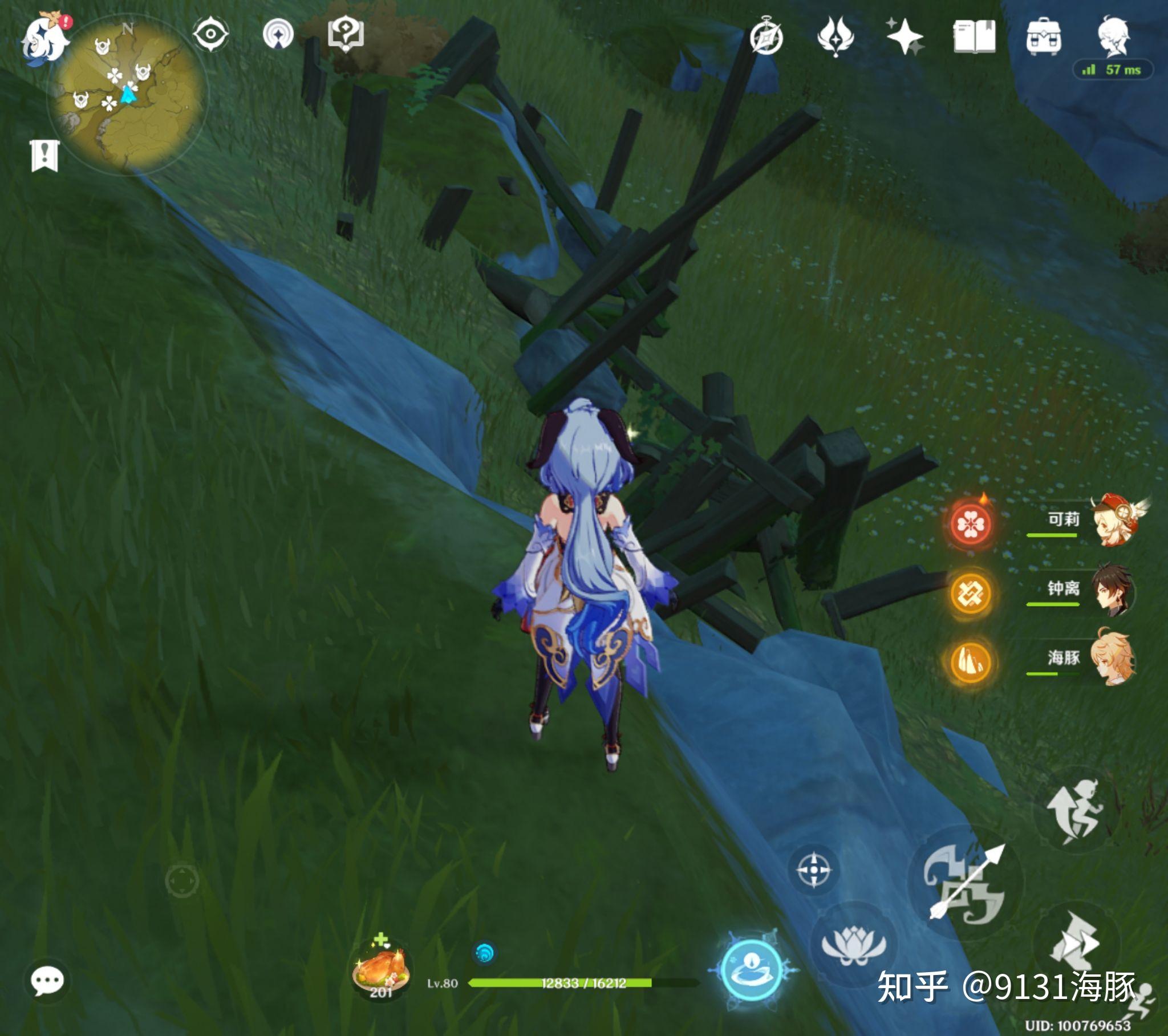Open the inventory backpack
Screen dimensions: 1168x1036
tap(1044, 36)
